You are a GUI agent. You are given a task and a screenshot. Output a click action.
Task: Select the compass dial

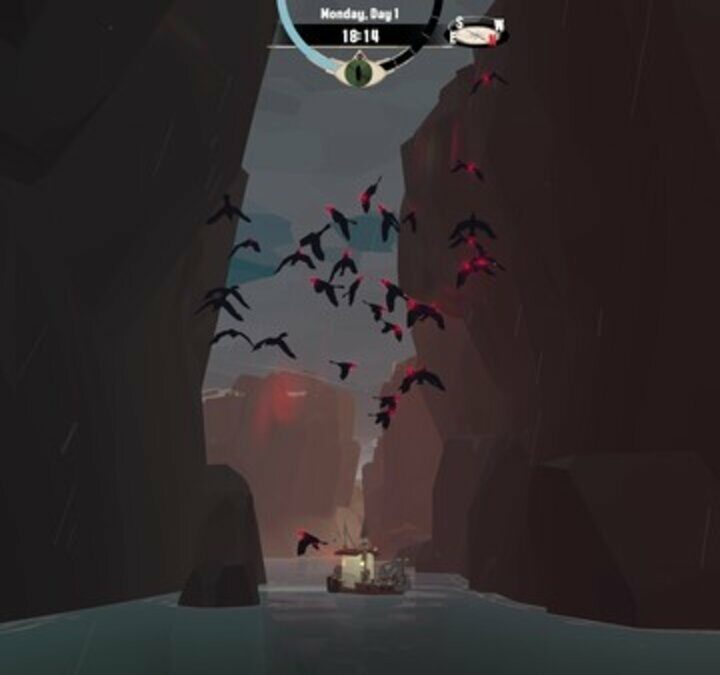pyautogui.click(x=476, y=34)
